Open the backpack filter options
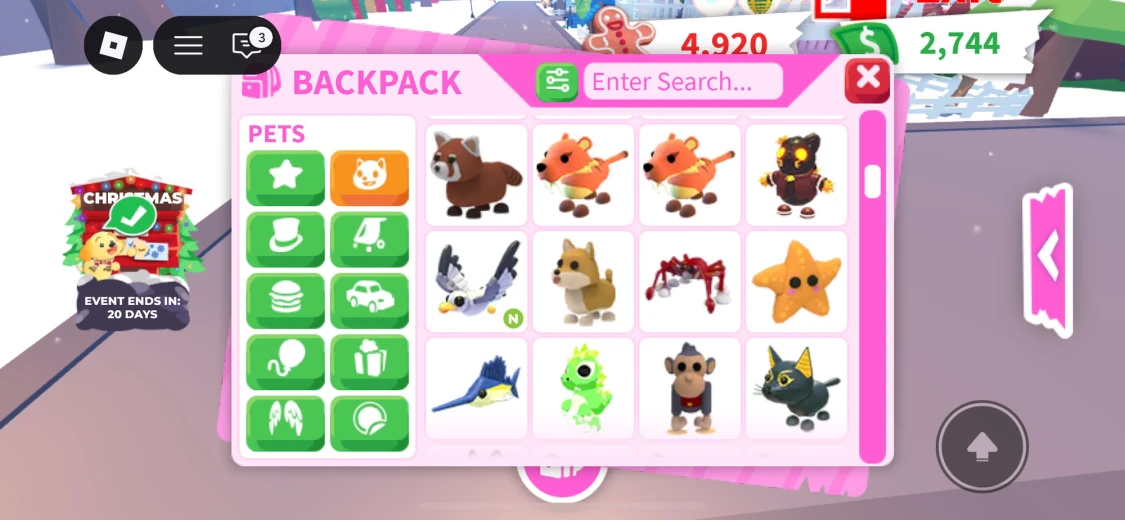 pos(557,82)
